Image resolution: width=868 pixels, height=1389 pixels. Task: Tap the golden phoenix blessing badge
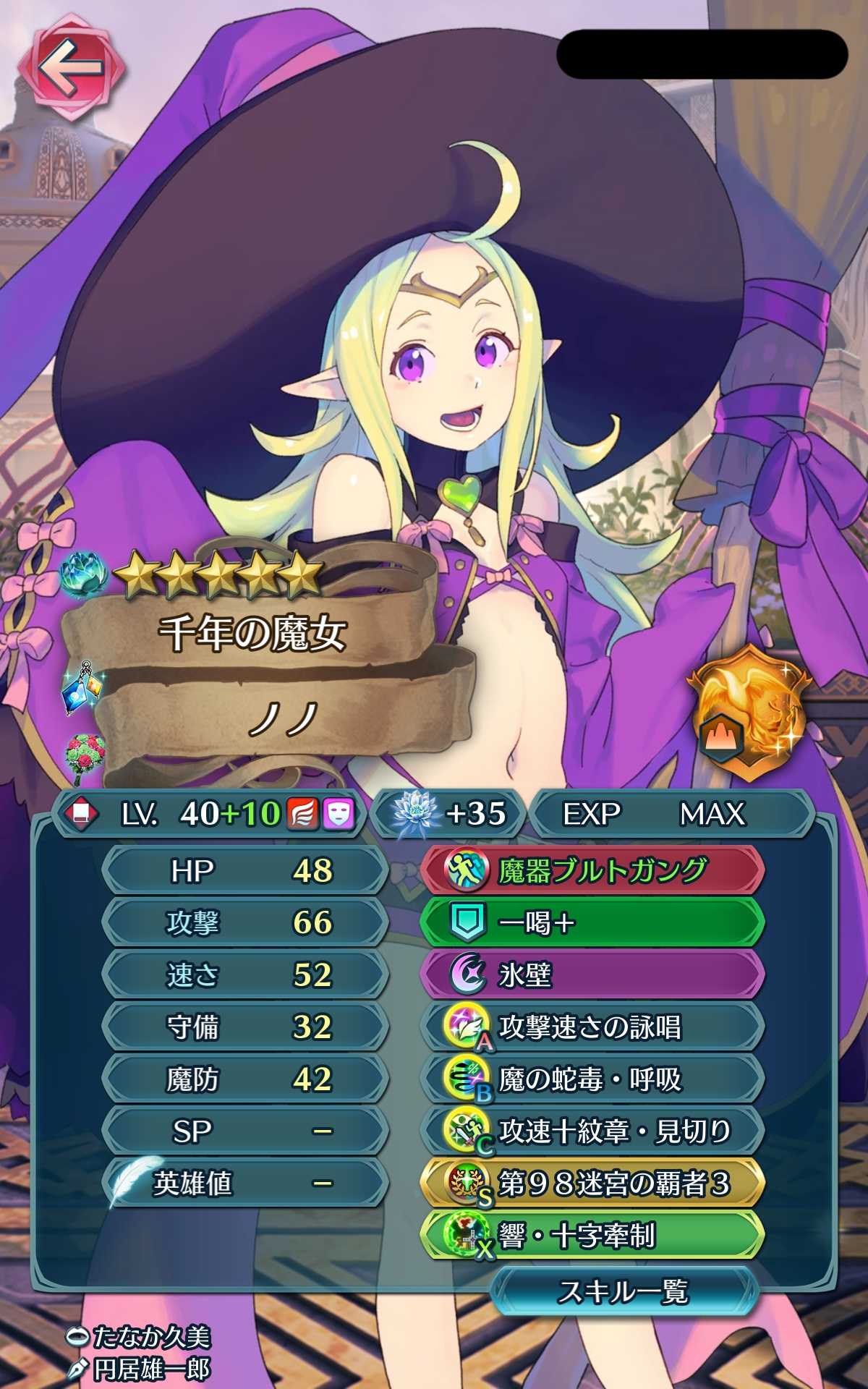(x=749, y=713)
